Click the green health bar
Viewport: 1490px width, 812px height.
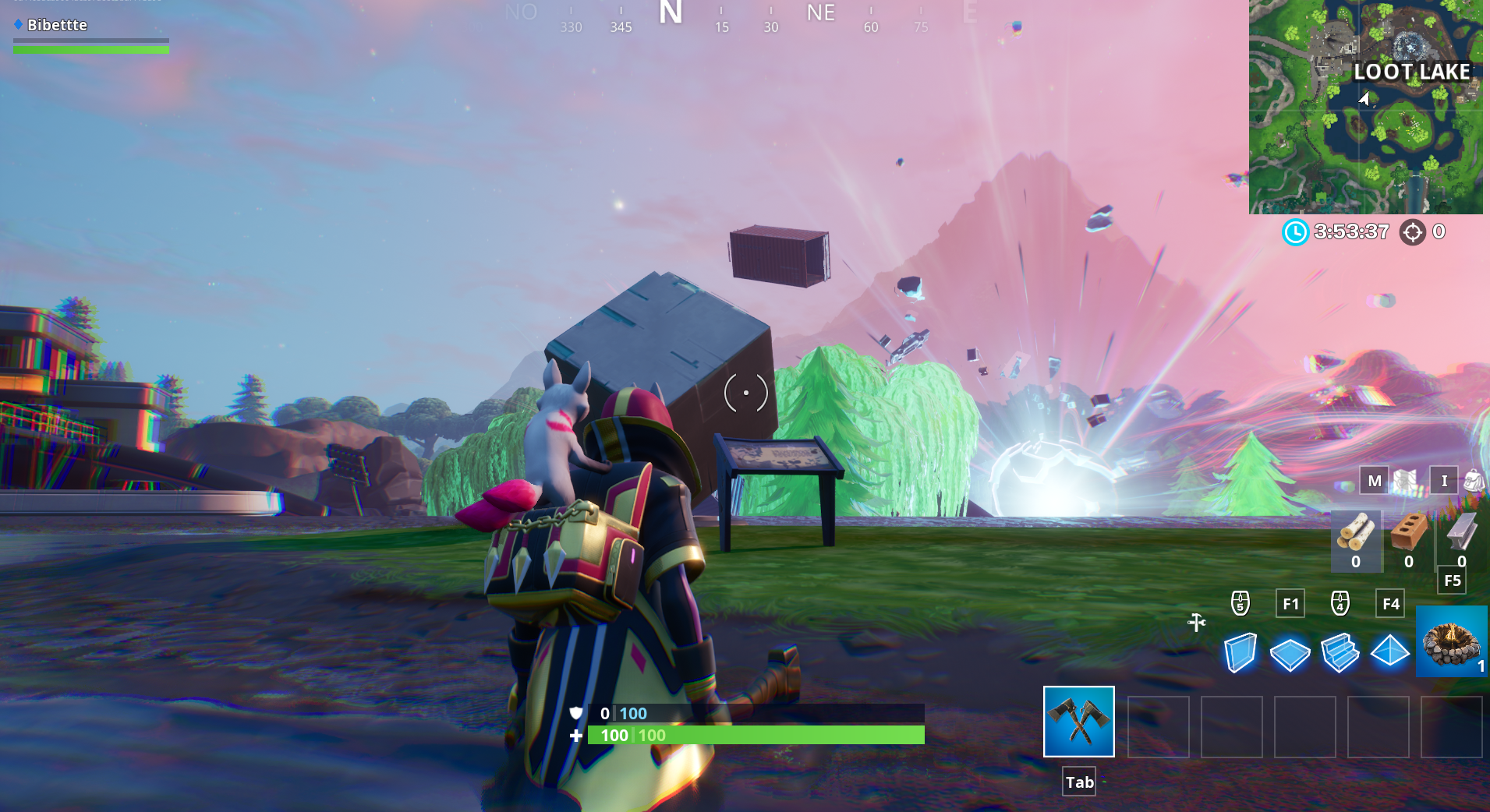[x=756, y=735]
